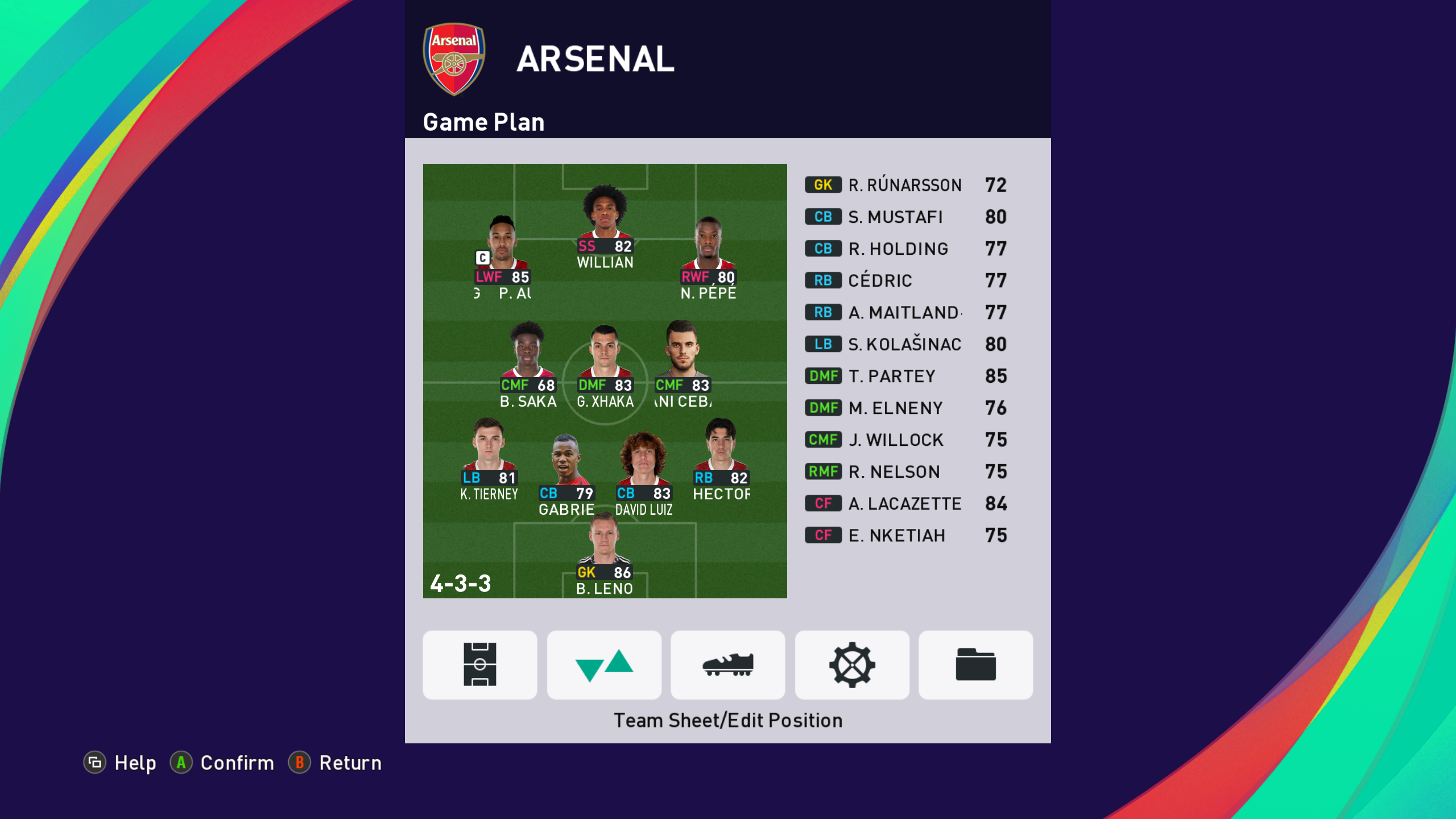Select A. Lacazette in the bench list
Image resolution: width=1456 pixels, height=819 pixels.
905,503
